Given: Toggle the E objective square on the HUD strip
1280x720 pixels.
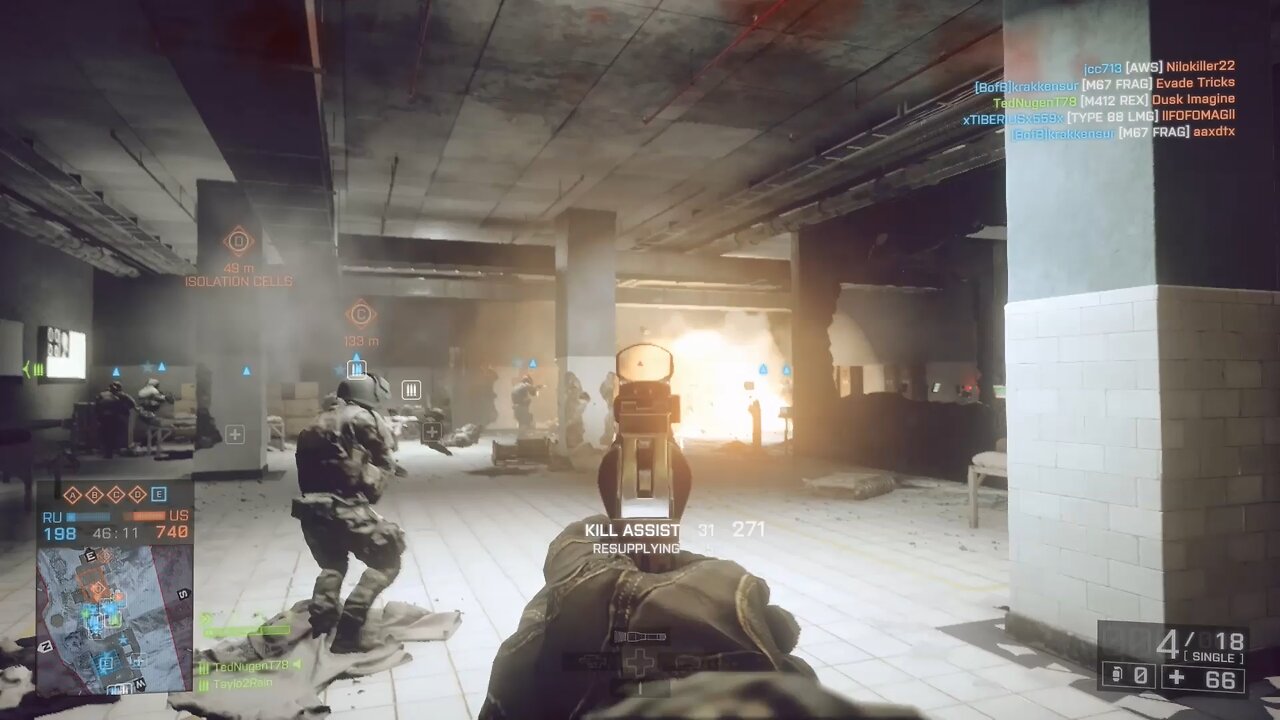Looking at the screenshot, I should 159,494.
